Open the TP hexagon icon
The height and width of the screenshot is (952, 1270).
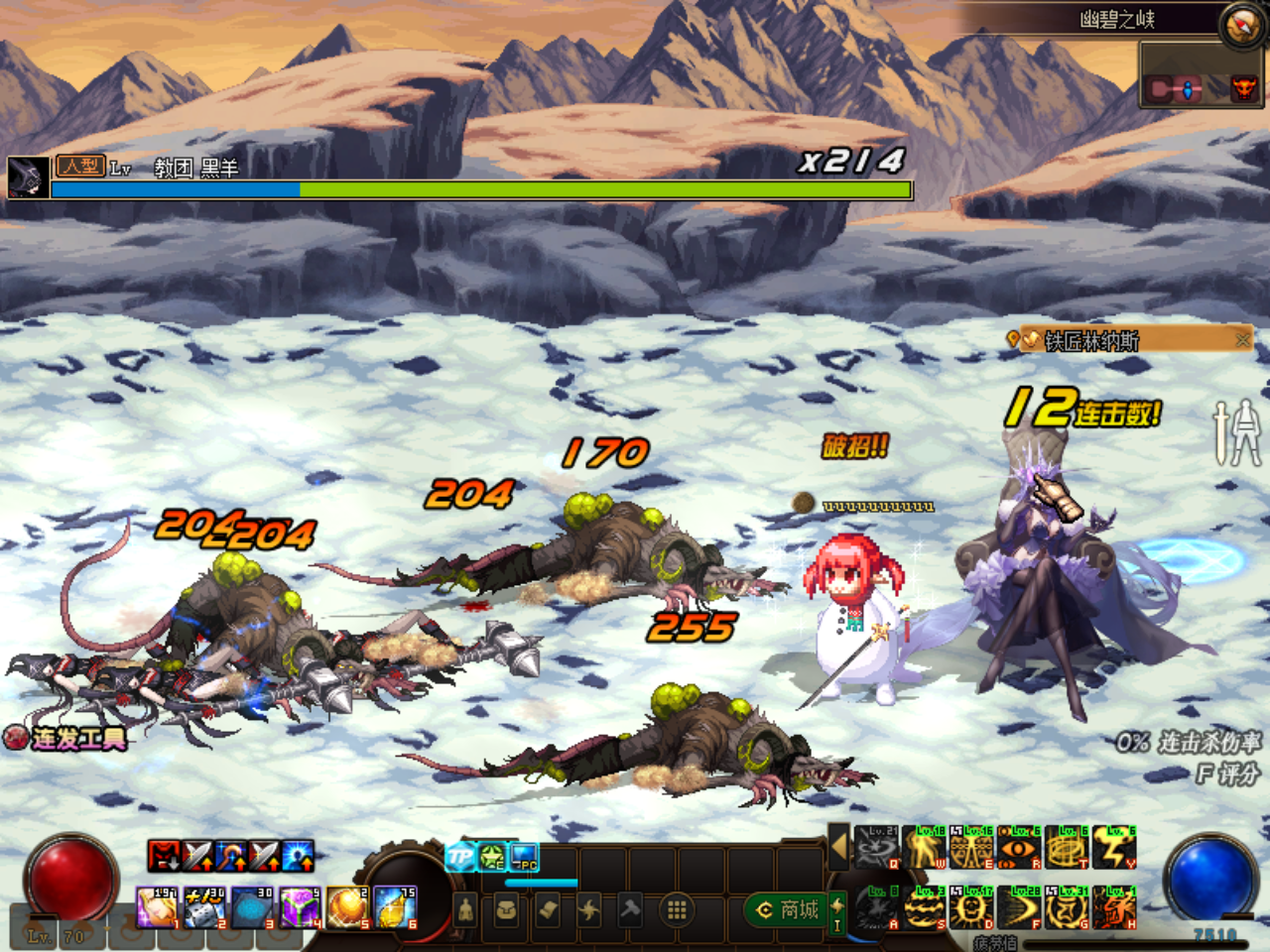point(460,857)
